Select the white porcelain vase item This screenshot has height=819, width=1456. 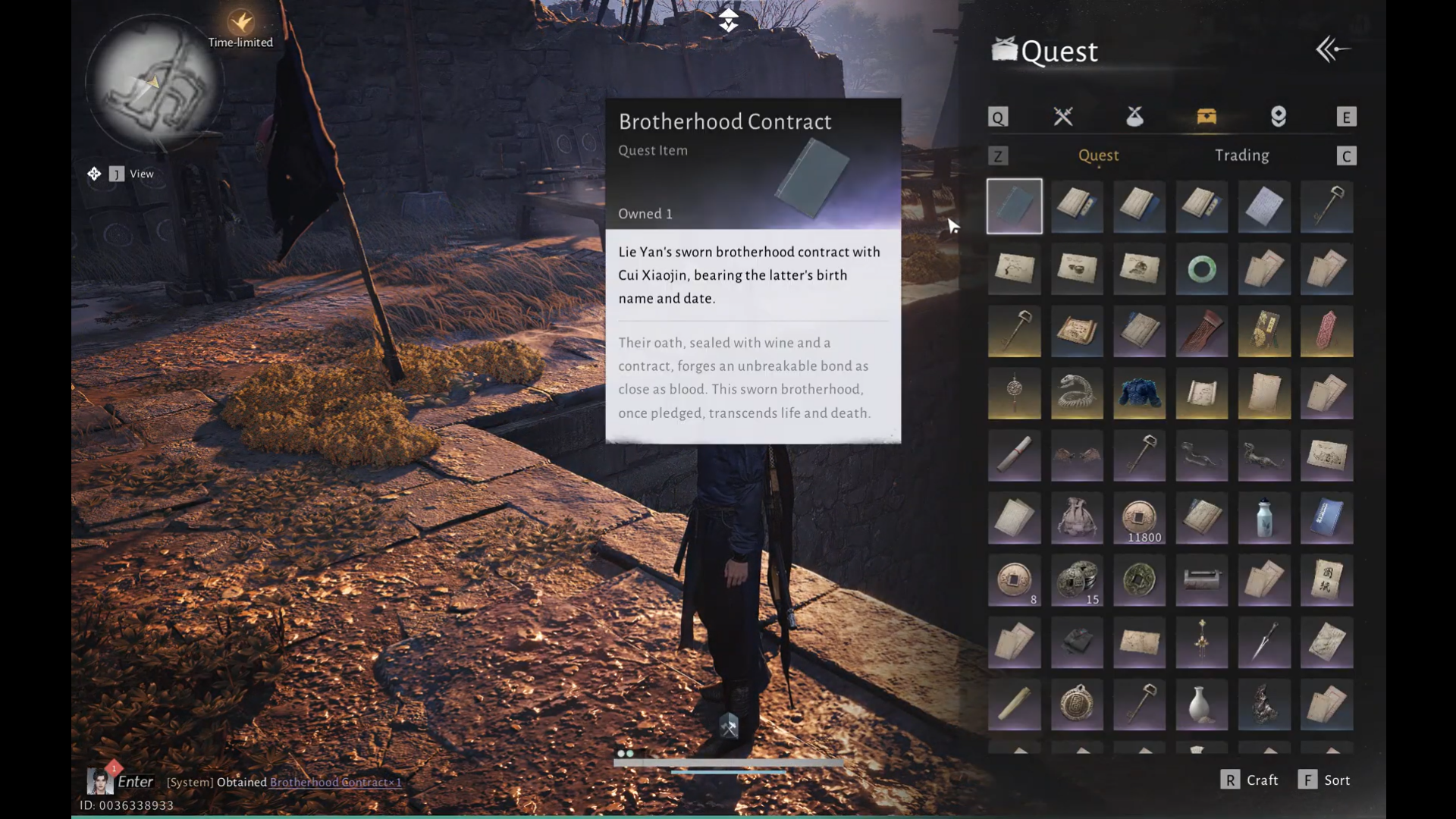pos(1201,705)
